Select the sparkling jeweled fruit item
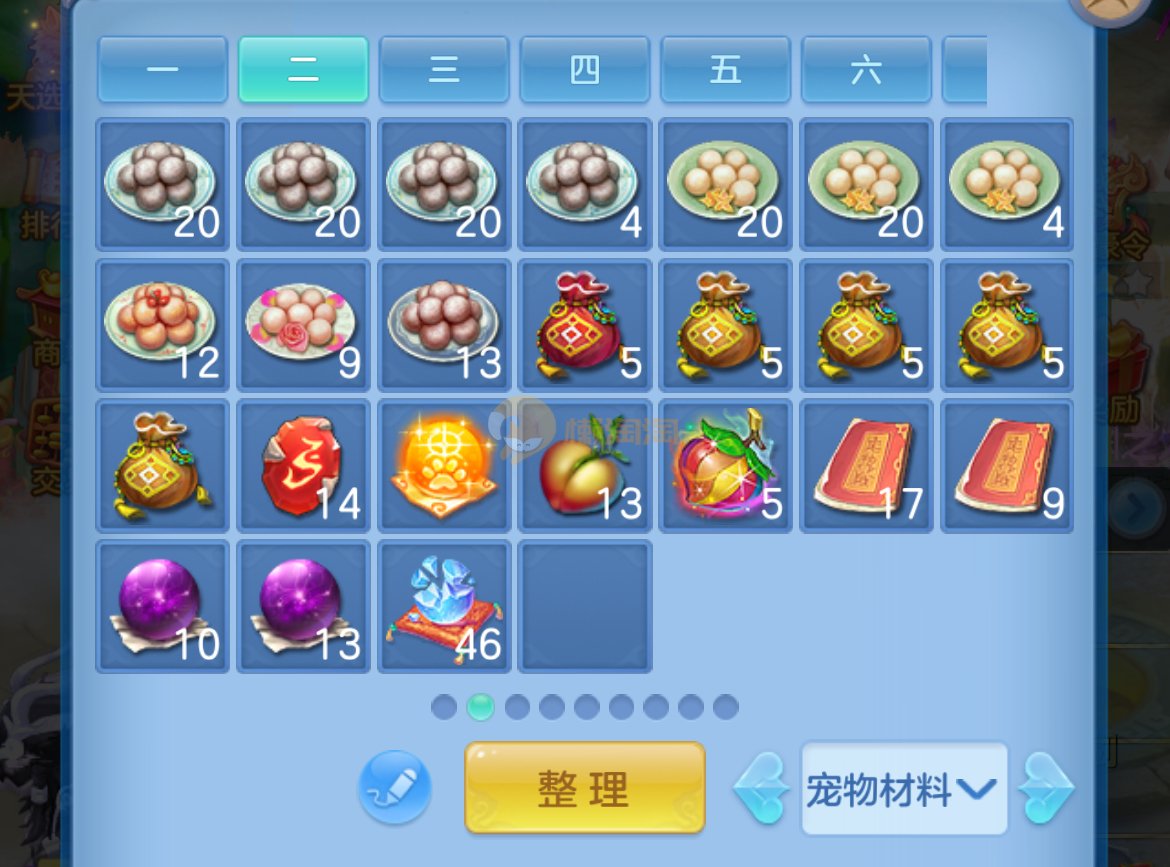 pos(726,466)
